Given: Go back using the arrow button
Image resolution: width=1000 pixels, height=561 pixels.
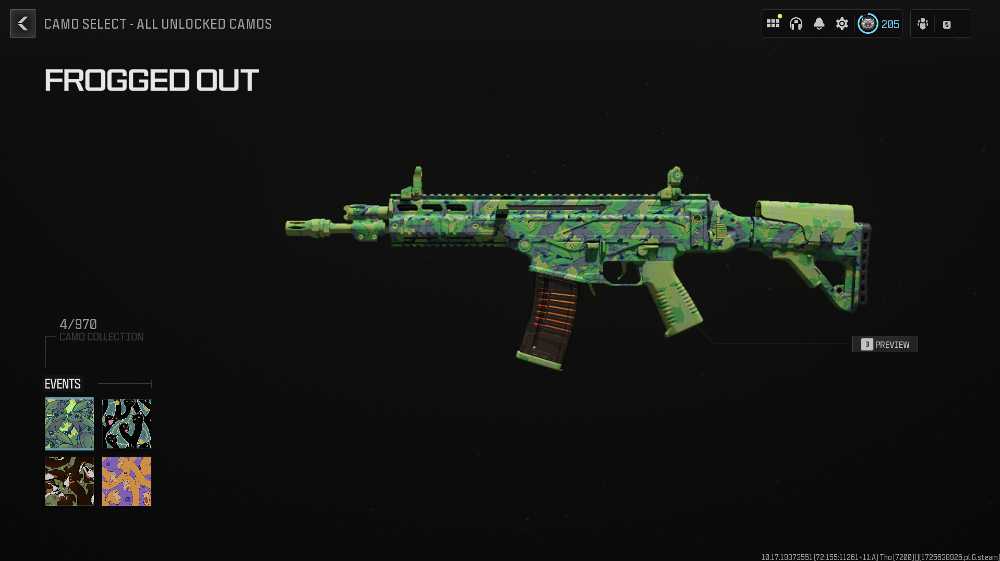Looking at the screenshot, I should pos(23,23).
